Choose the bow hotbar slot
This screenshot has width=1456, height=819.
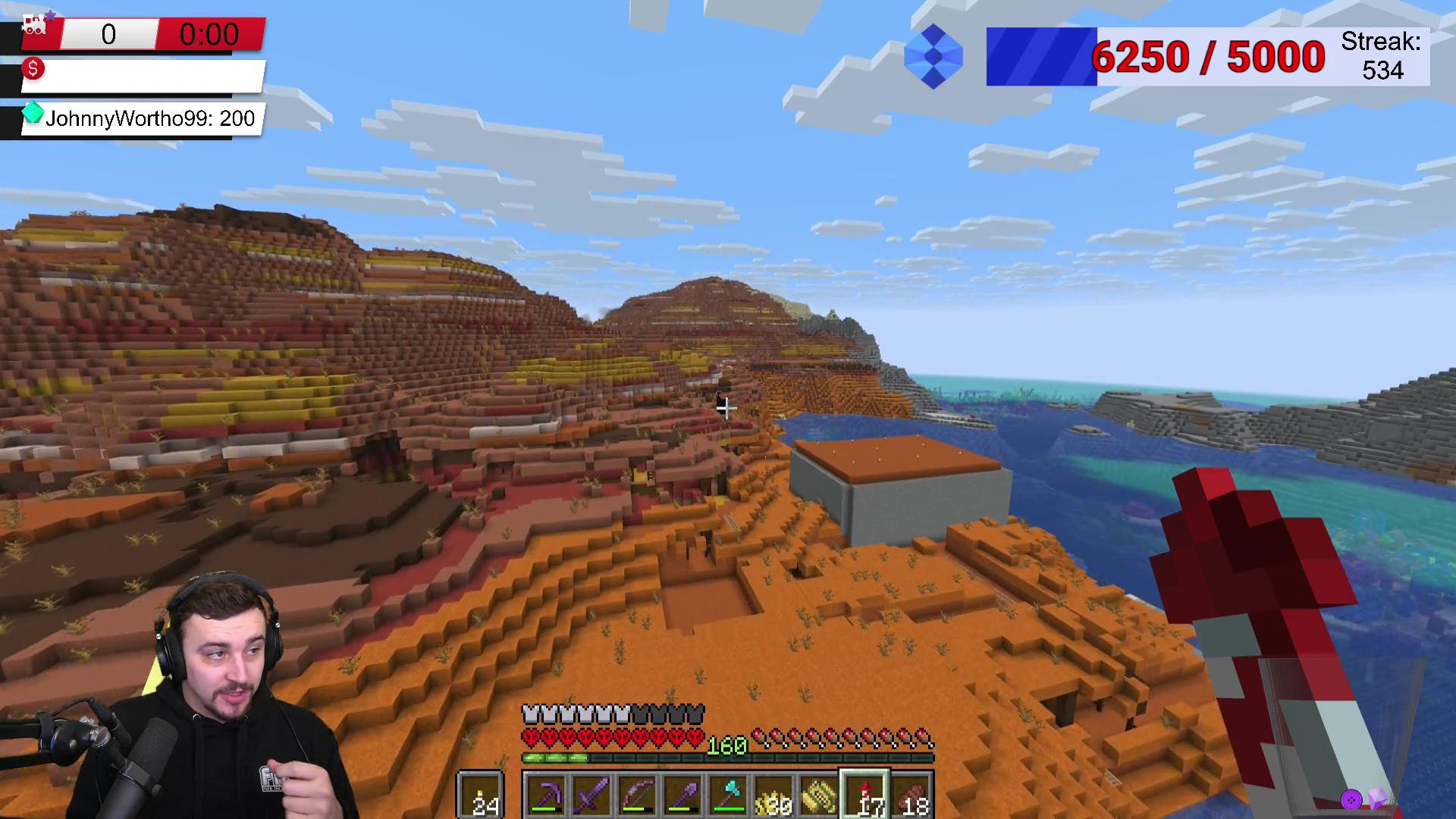point(637,795)
